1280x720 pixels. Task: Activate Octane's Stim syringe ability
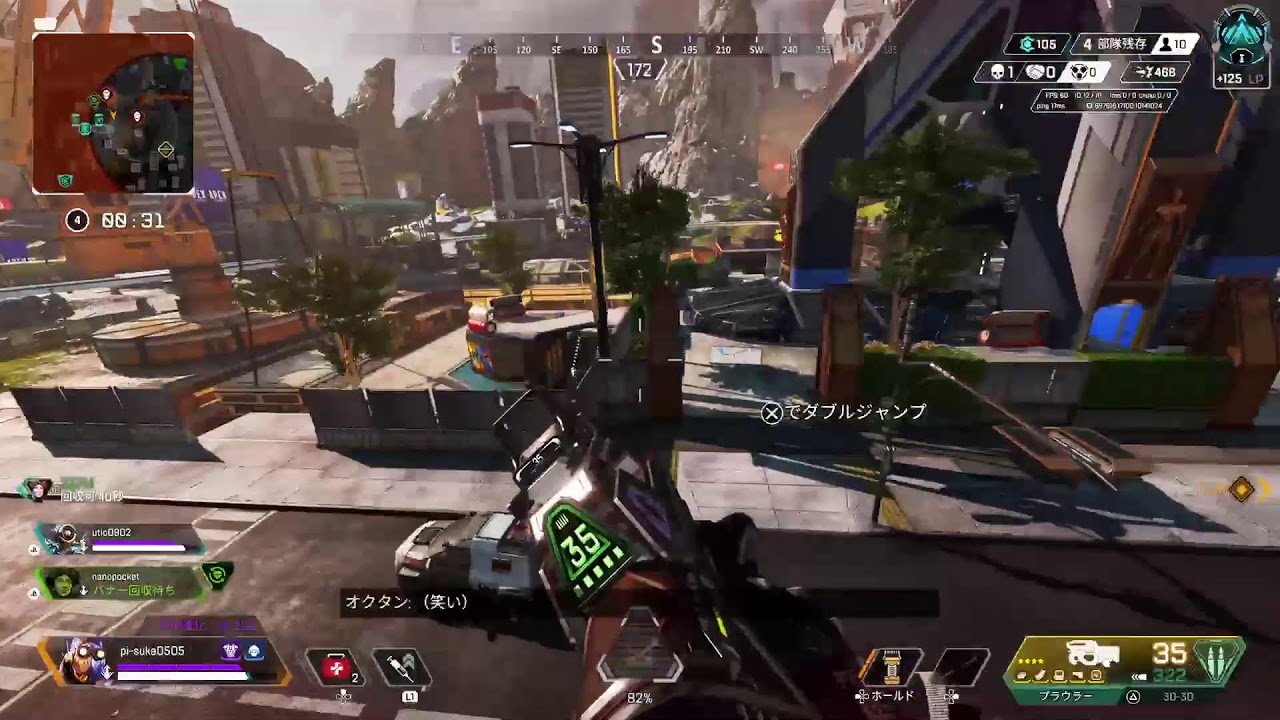(402, 667)
